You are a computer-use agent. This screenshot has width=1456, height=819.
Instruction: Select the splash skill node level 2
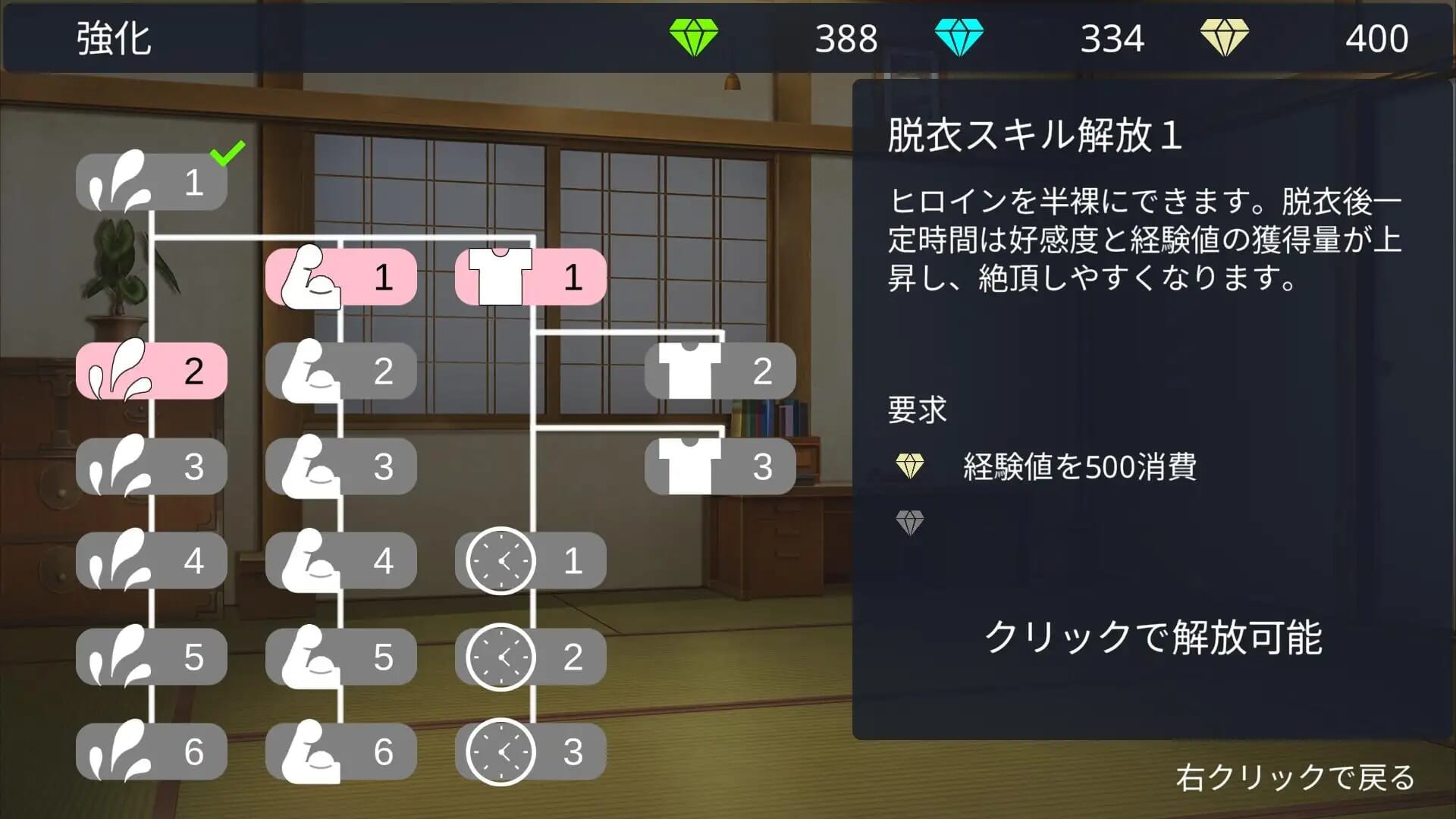pyautogui.click(x=150, y=372)
